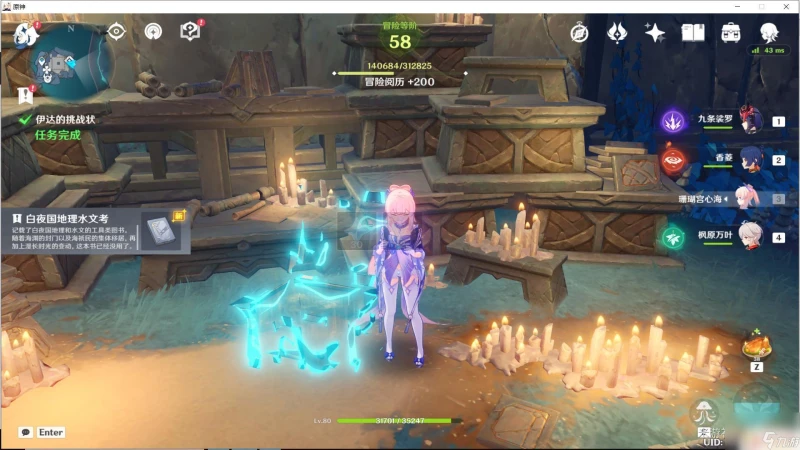Open the quest bookmark icon
Screen dimensions: 800x450
[25, 96]
